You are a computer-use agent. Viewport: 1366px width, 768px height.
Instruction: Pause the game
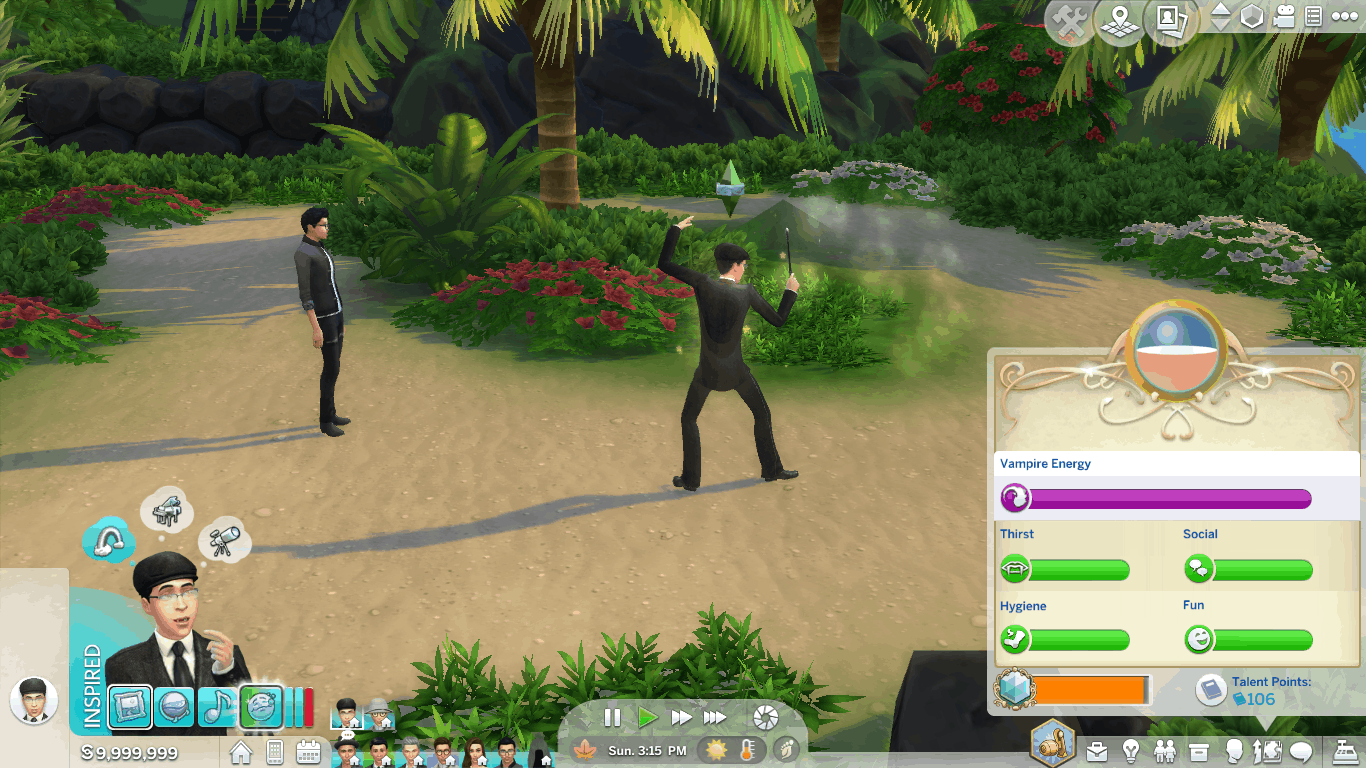[612, 717]
